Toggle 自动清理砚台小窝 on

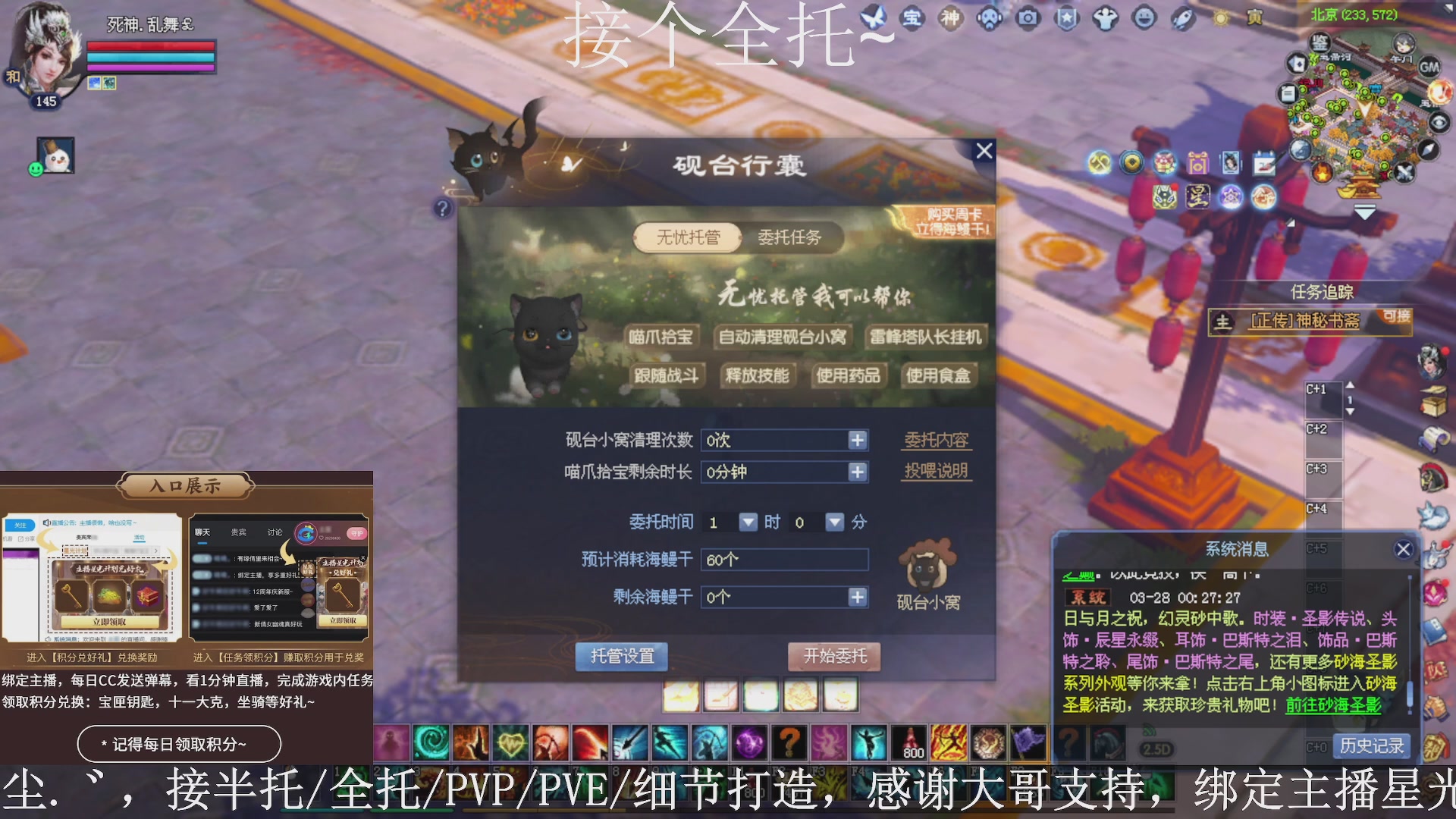click(783, 336)
